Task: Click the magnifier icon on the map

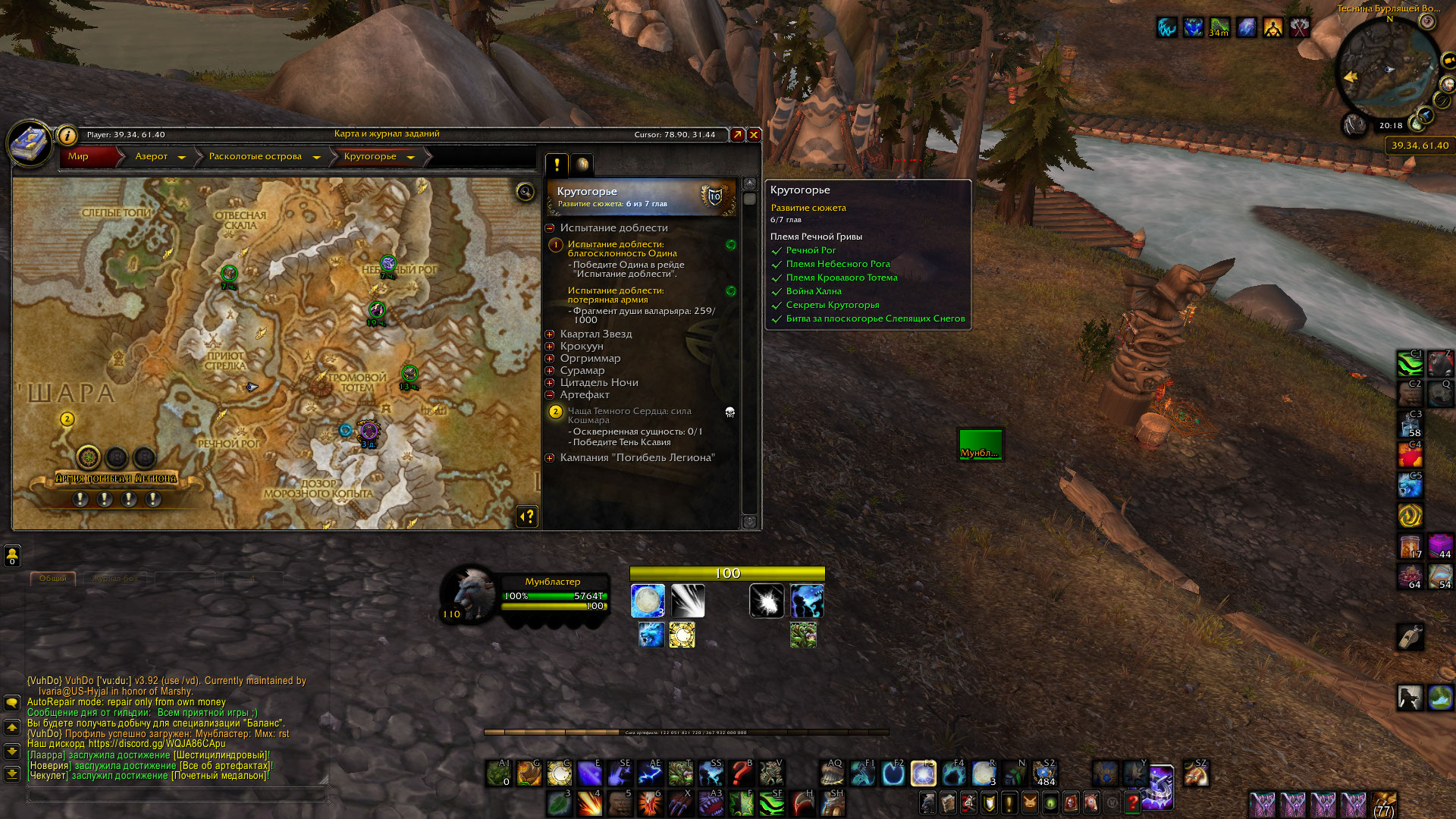Action: coord(525,191)
